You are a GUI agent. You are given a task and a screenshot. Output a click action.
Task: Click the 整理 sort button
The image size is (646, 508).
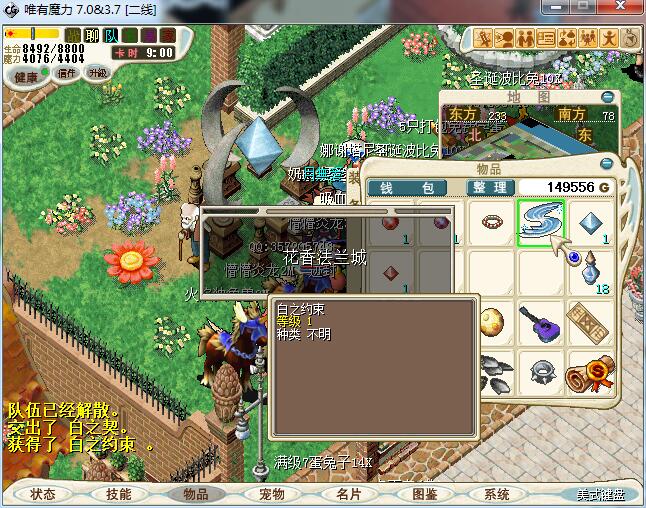pos(490,188)
